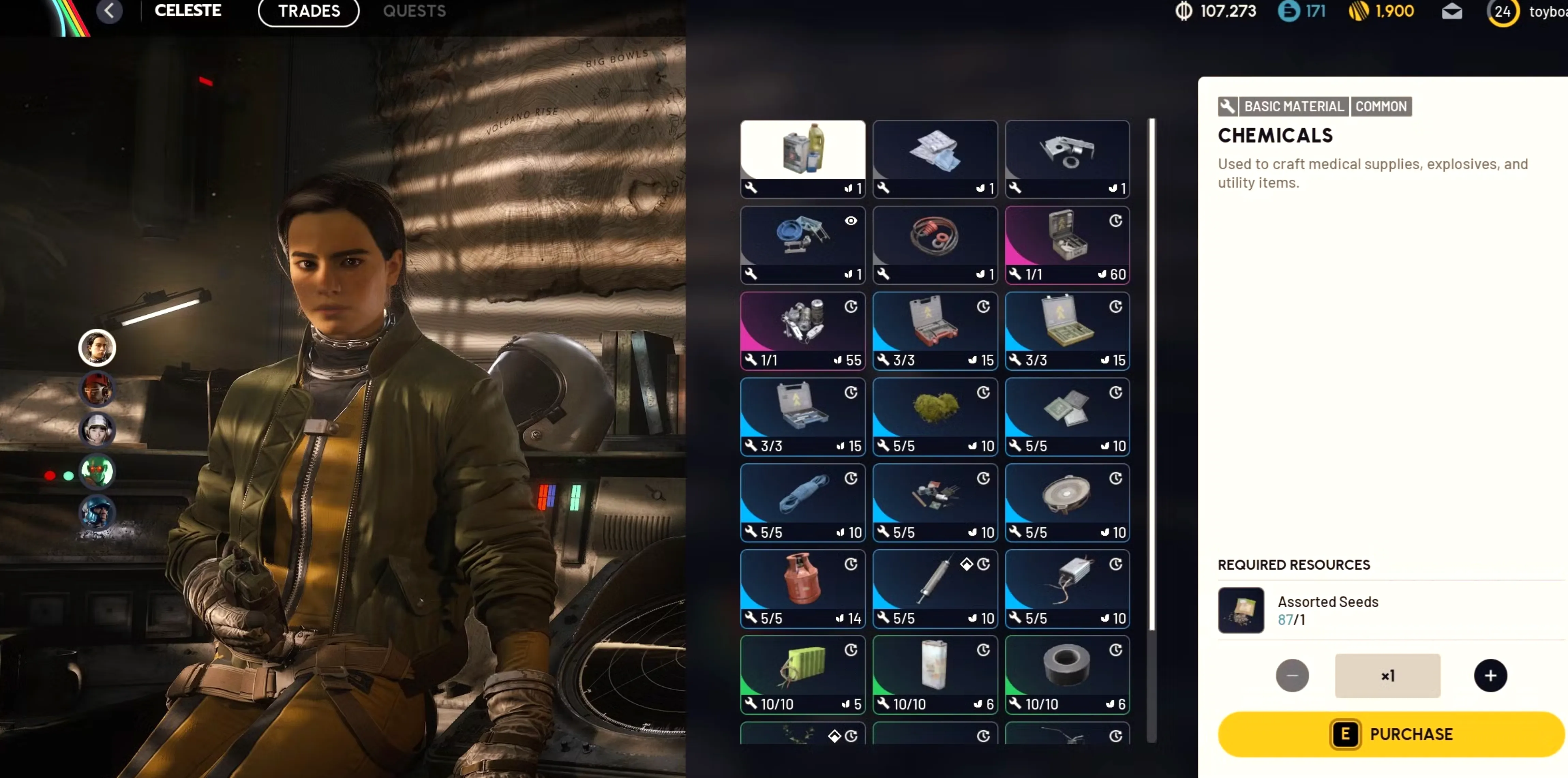Click the Assorted Seeds resource icon
The image size is (1568, 778).
pyautogui.click(x=1241, y=610)
